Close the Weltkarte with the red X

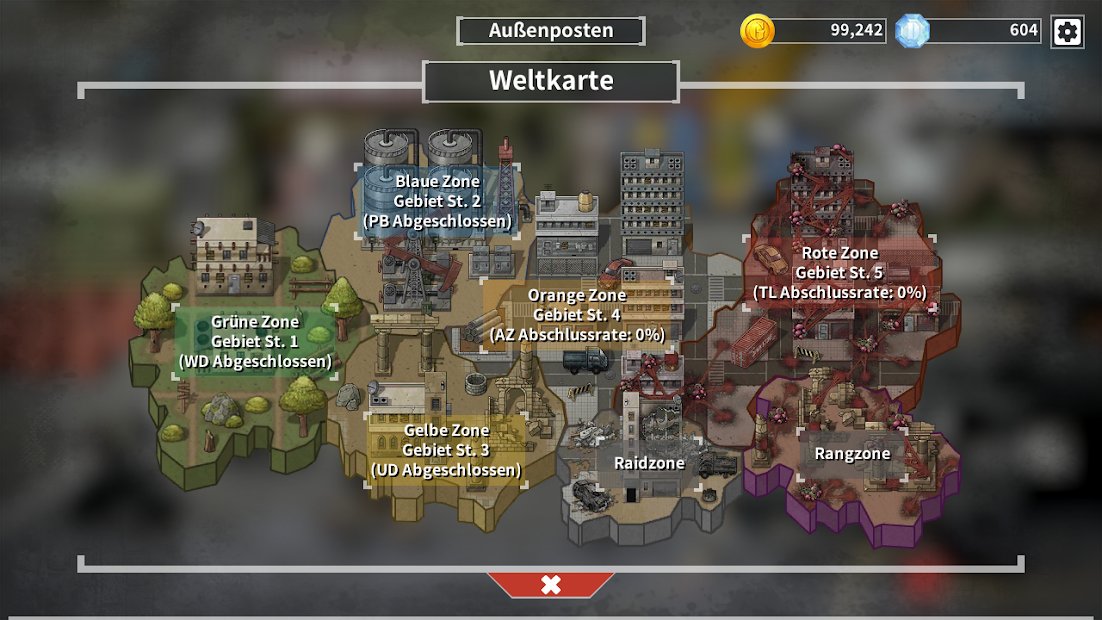tap(551, 585)
